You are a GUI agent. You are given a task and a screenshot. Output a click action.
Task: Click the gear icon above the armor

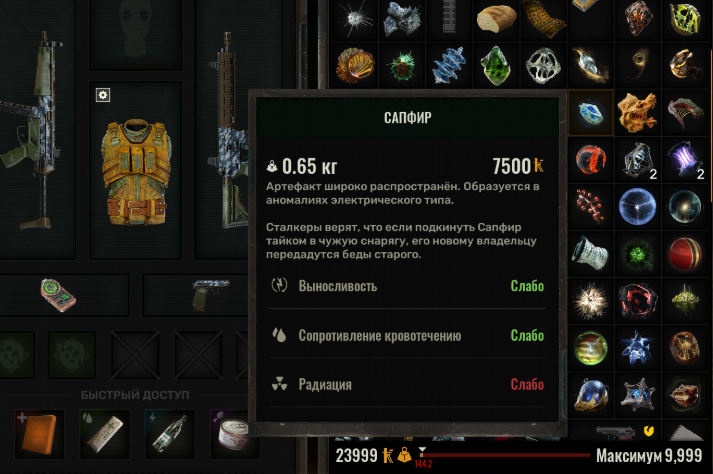click(x=103, y=95)
